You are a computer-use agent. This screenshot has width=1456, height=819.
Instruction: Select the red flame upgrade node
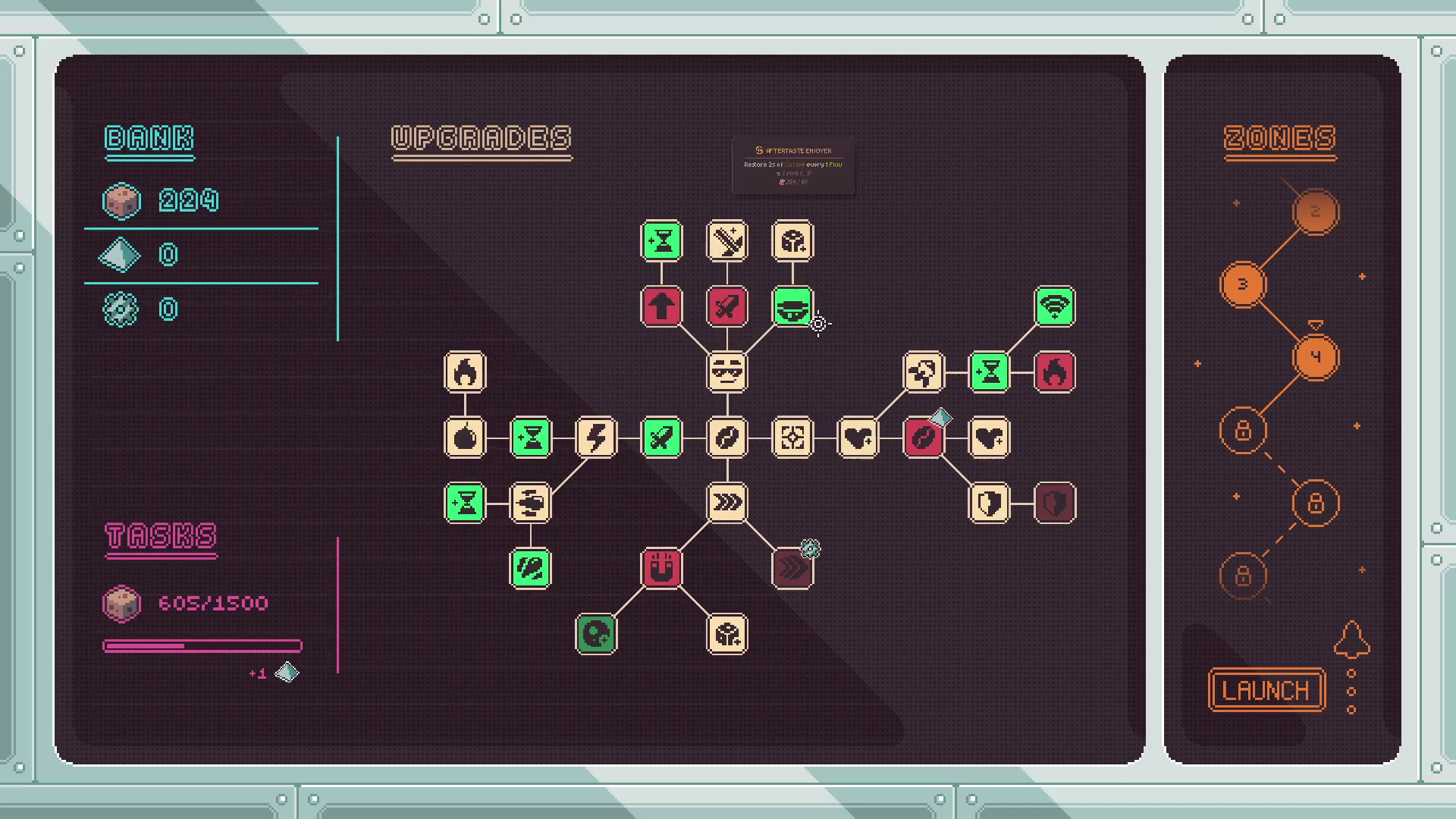click(1054, 372)
